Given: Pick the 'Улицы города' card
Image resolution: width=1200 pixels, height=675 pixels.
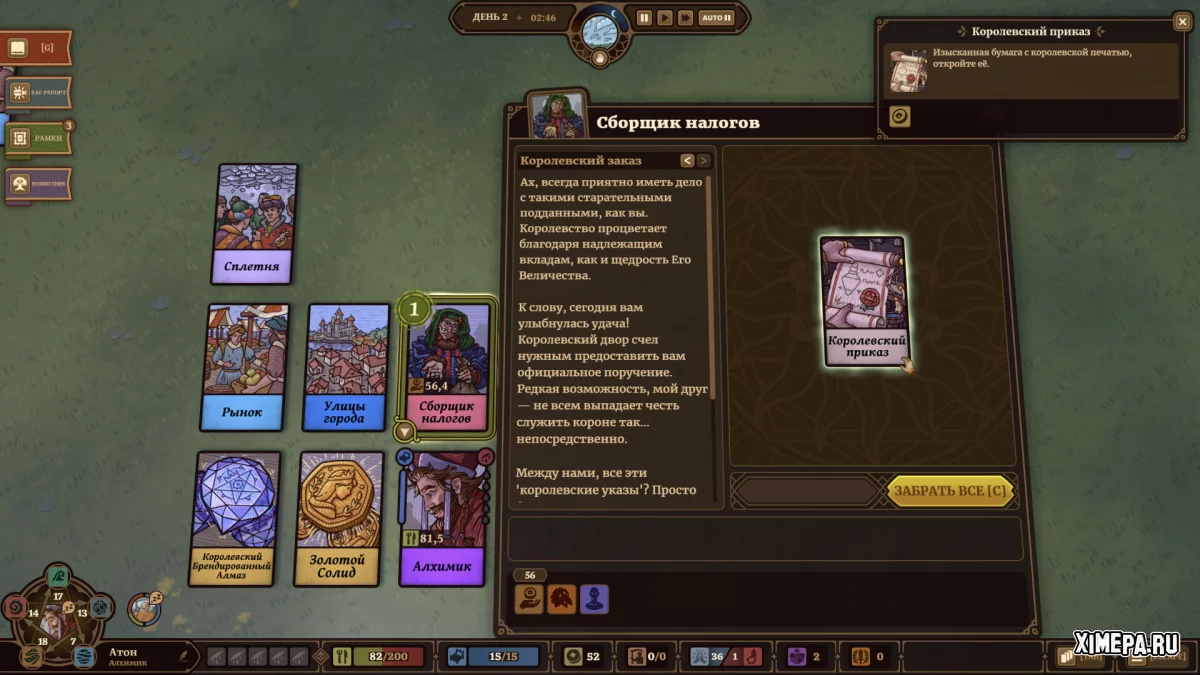Looking at the screenshot, I should click(347, 367).
